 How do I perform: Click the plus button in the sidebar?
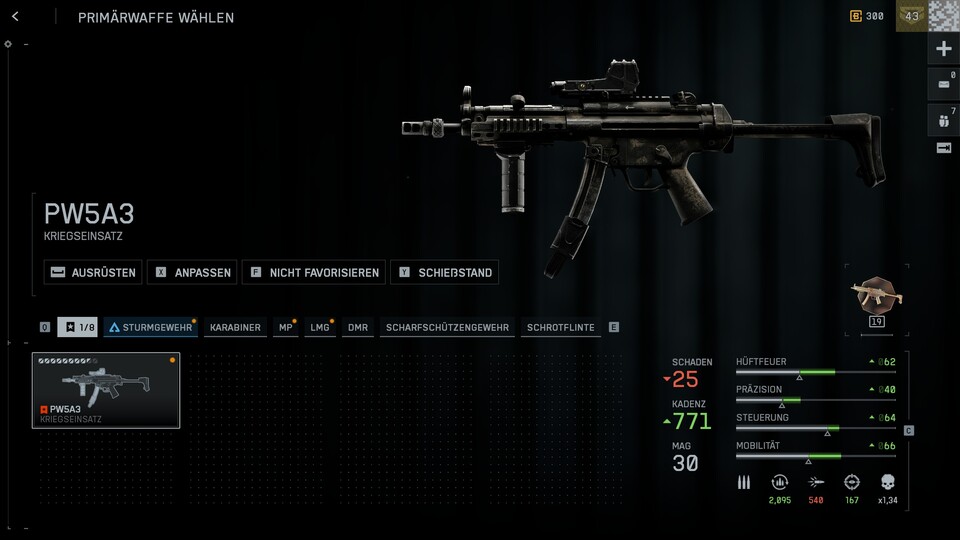[x=943, y=49]
